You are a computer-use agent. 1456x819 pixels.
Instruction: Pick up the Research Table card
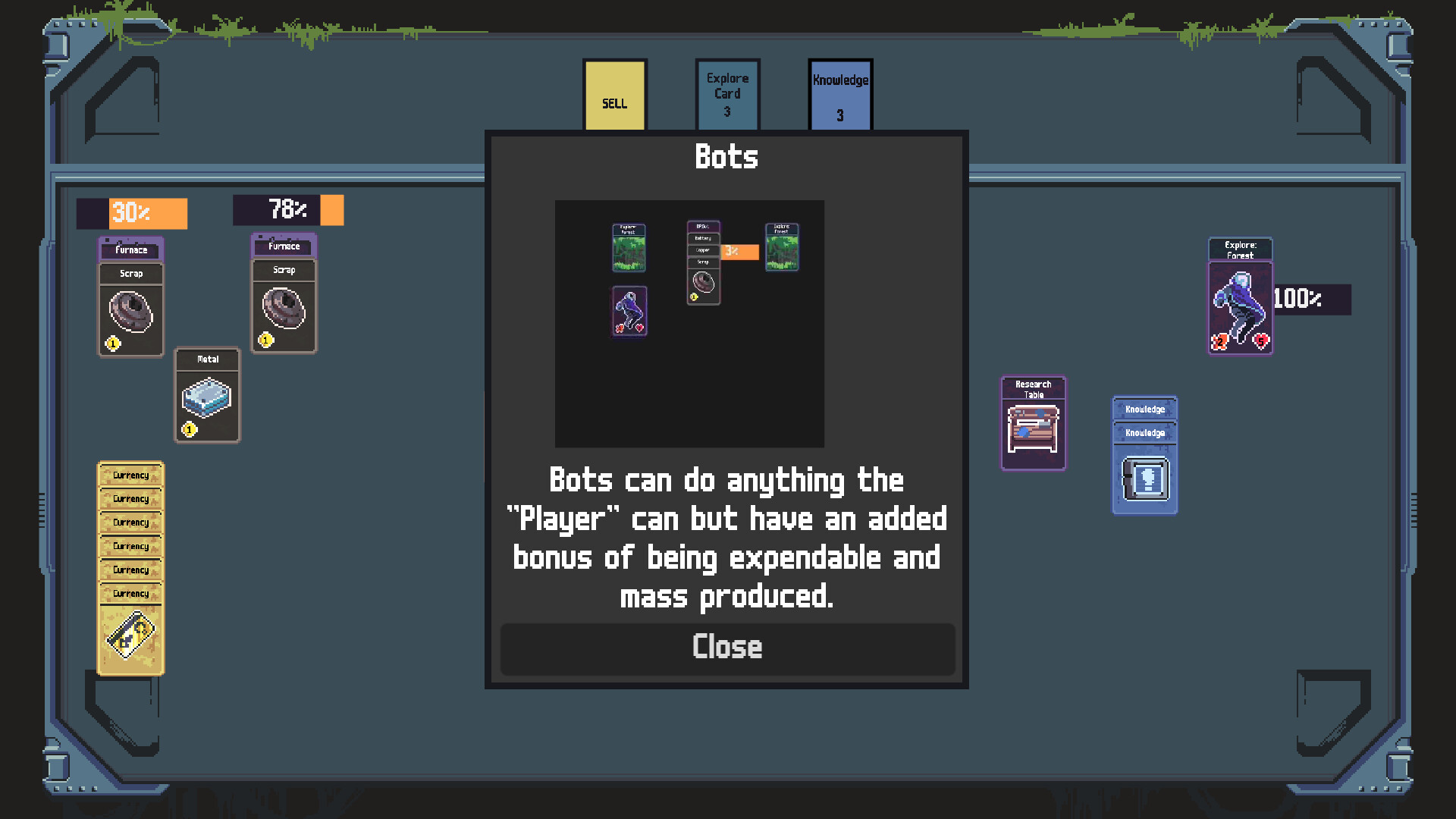1033,423
